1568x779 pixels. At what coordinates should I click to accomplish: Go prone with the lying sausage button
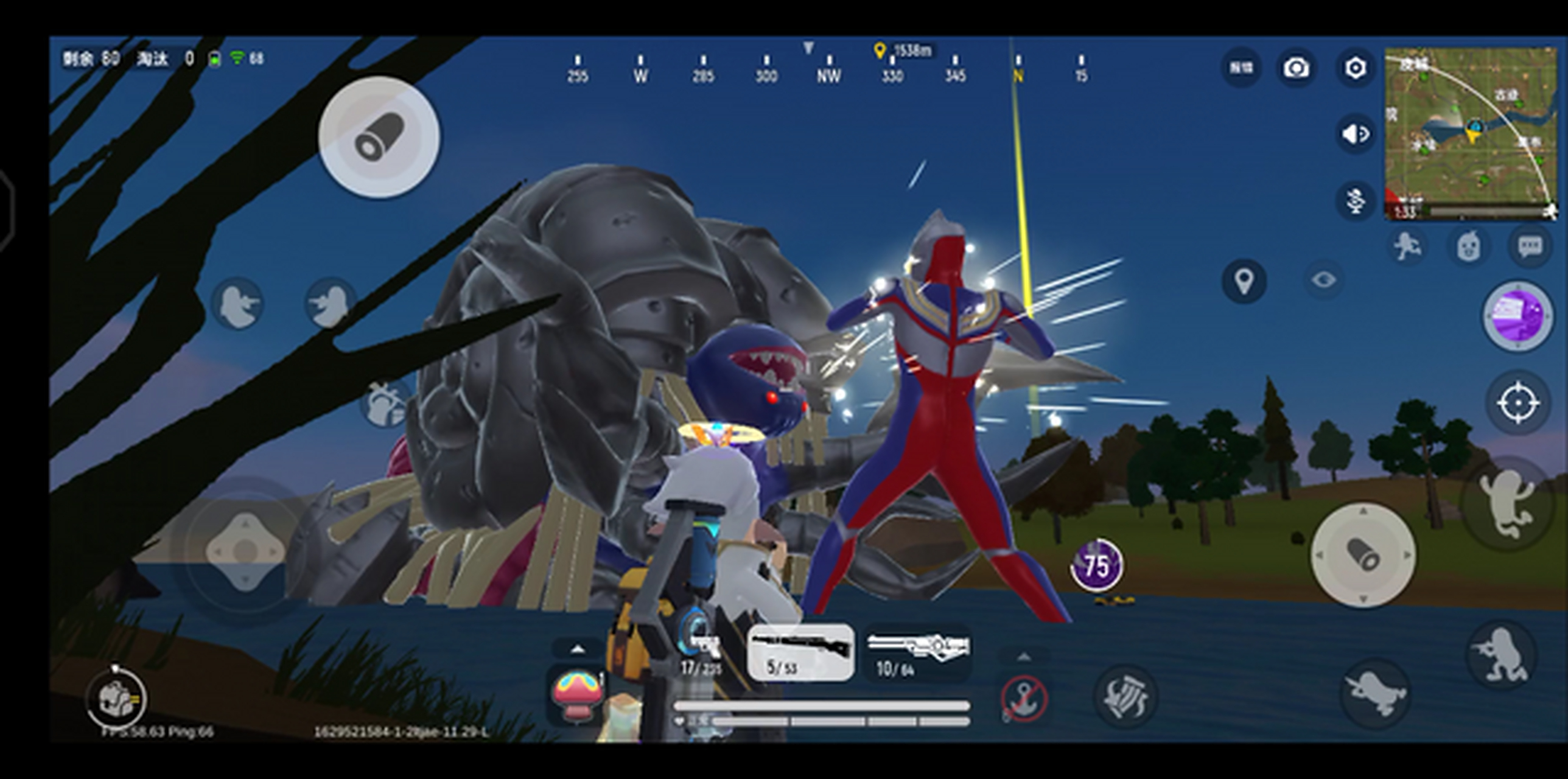coord(1376,694)
